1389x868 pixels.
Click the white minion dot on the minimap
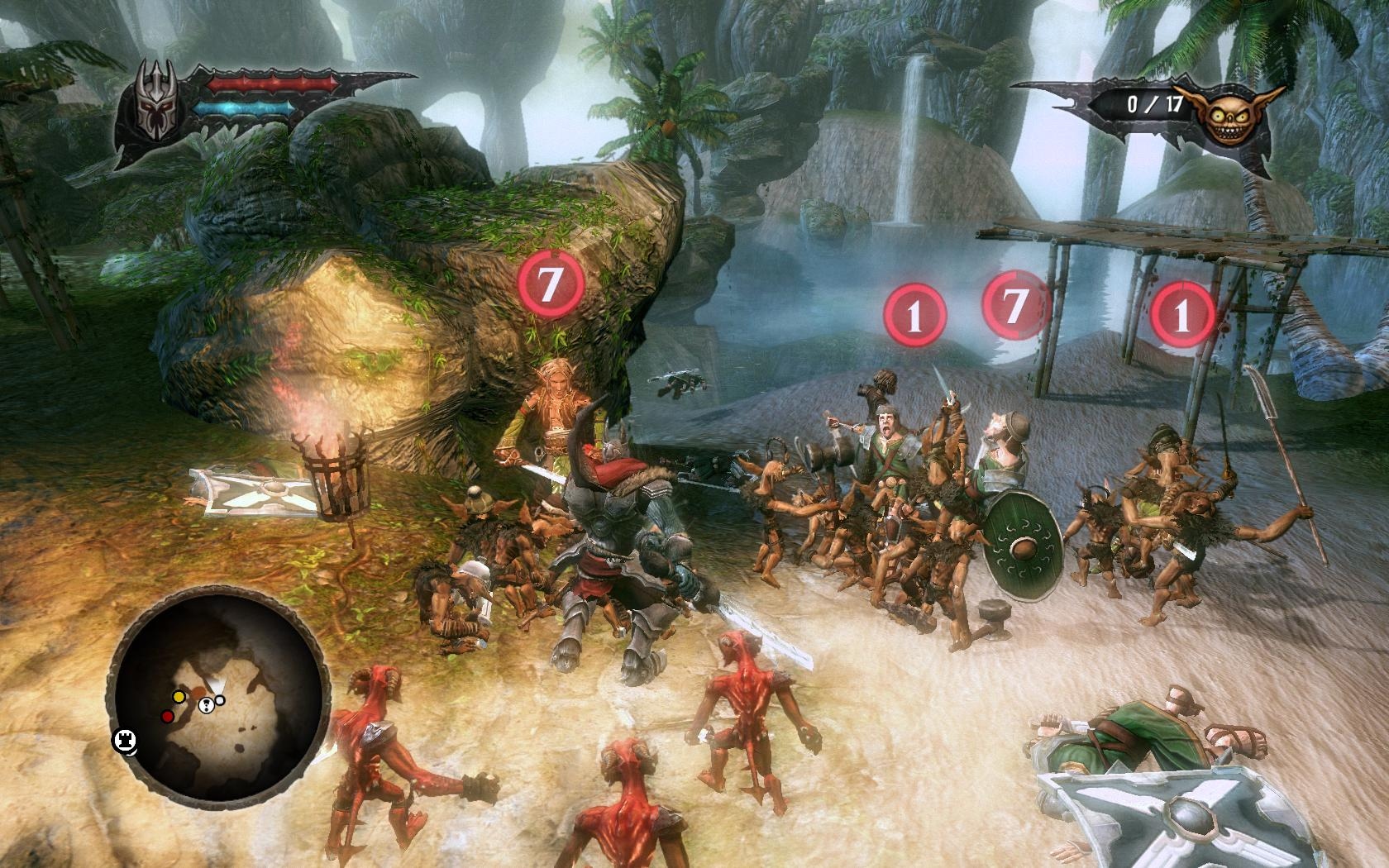219,700
